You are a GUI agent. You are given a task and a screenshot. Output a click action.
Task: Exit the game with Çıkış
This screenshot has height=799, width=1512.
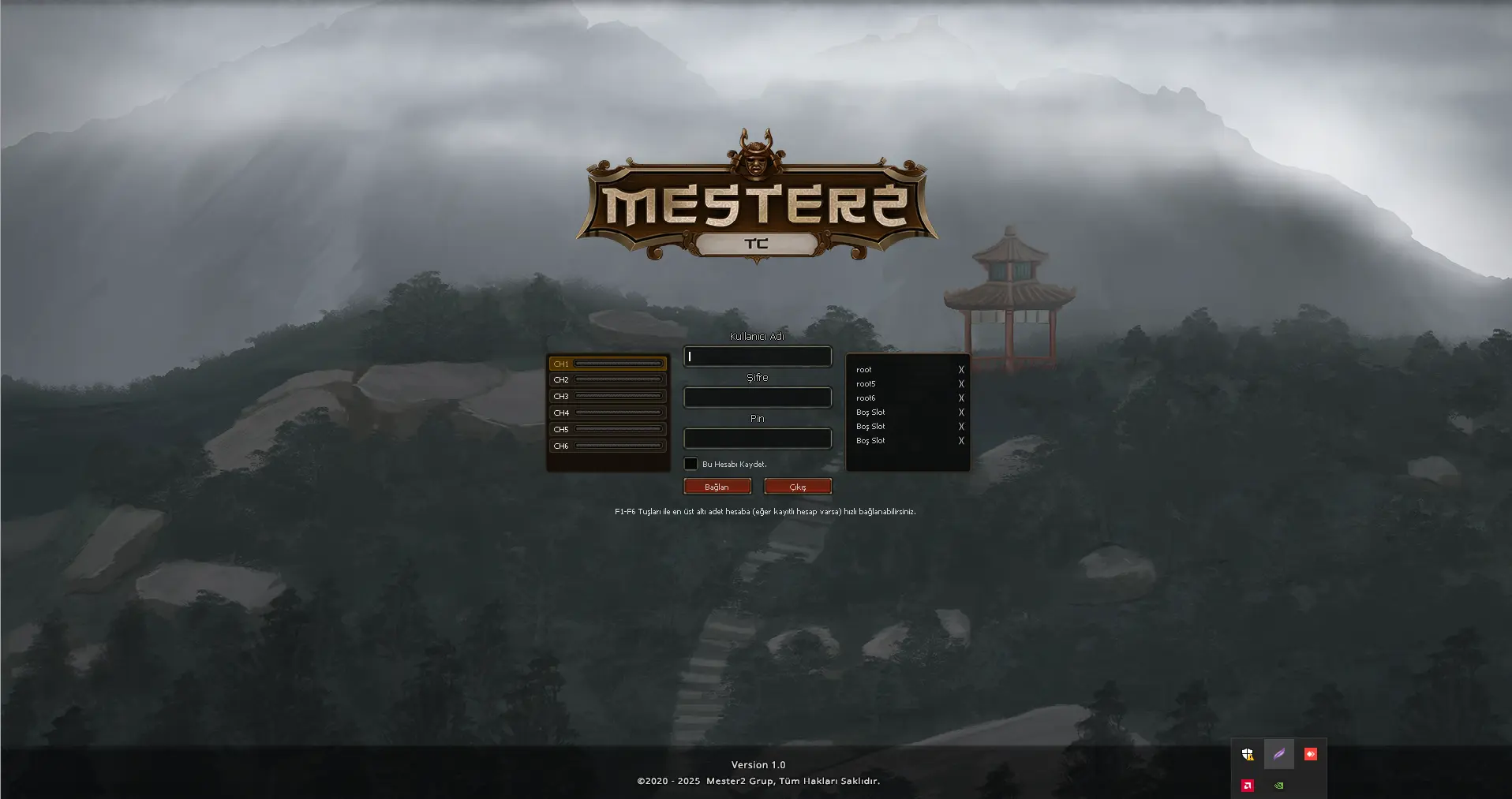[798, 487]
